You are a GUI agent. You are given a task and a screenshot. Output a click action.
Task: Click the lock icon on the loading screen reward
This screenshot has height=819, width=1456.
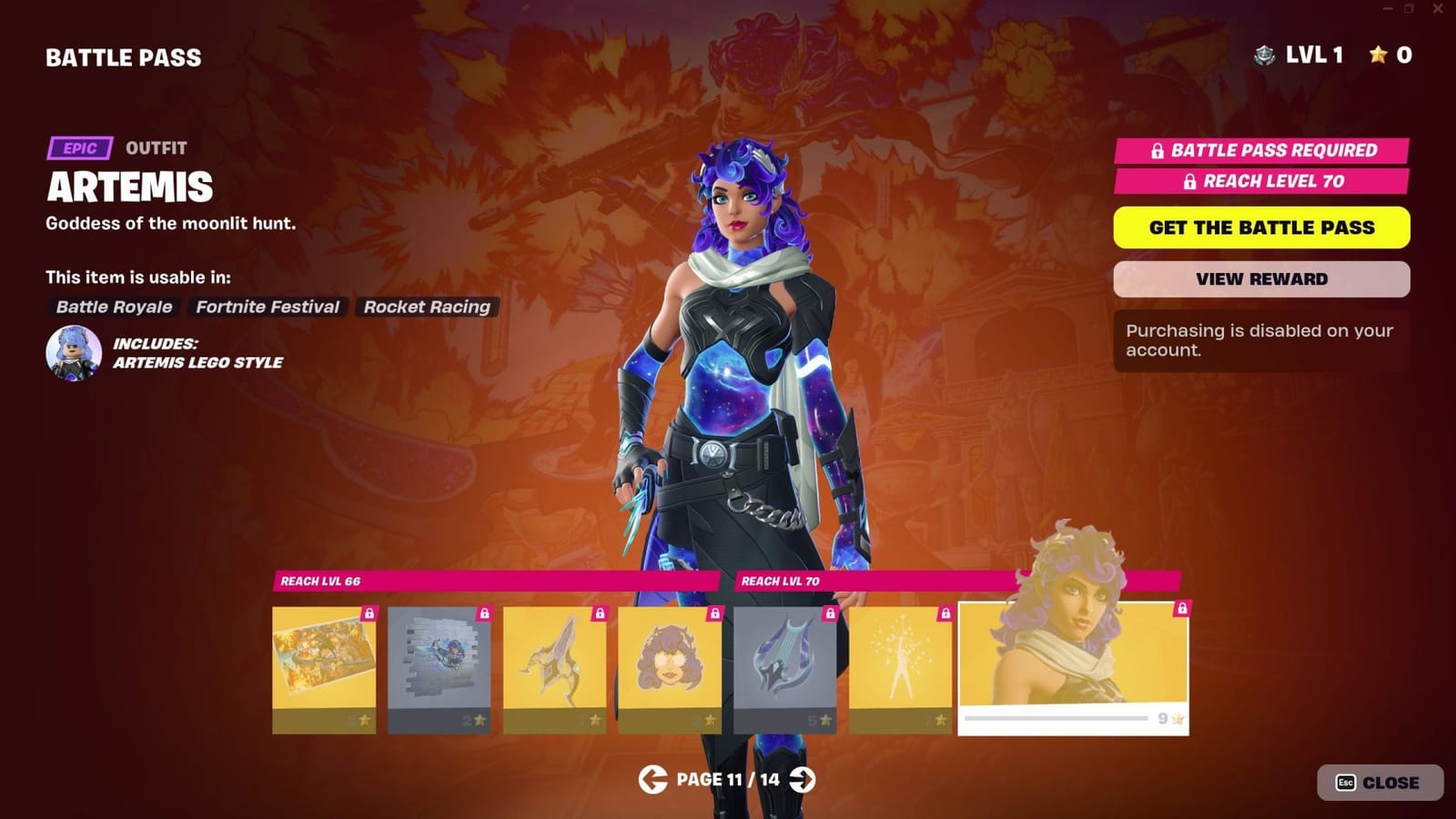[369, 615]
